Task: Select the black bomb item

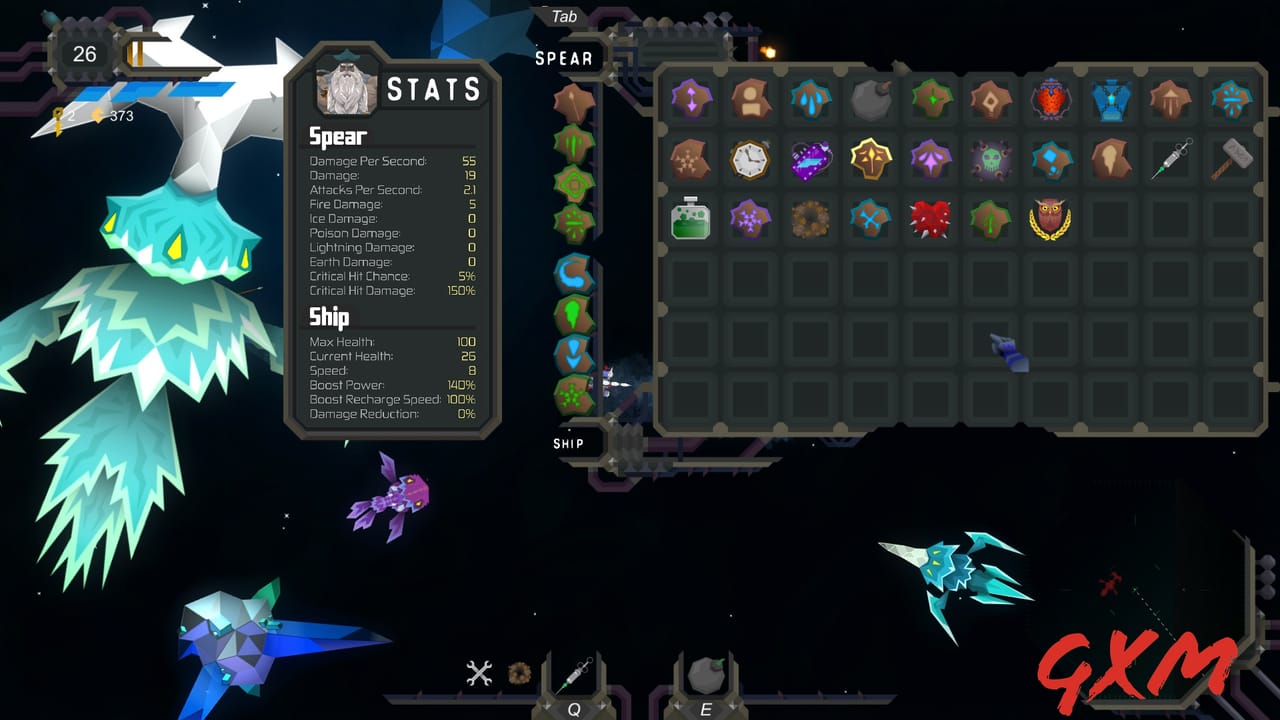Action: click(x=870, y=99)
